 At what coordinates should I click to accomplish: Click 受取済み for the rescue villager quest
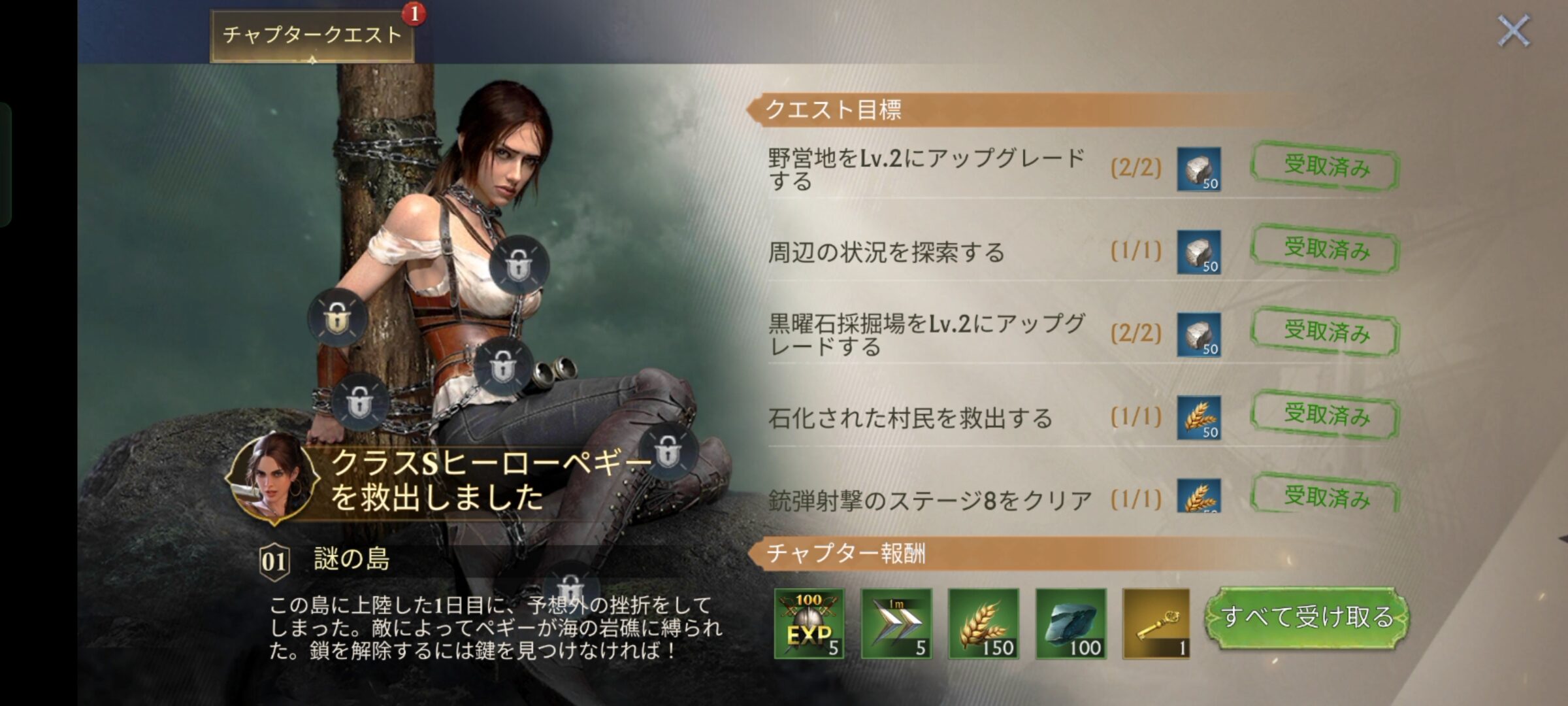pyautogui.click(x=1326, y=416)
